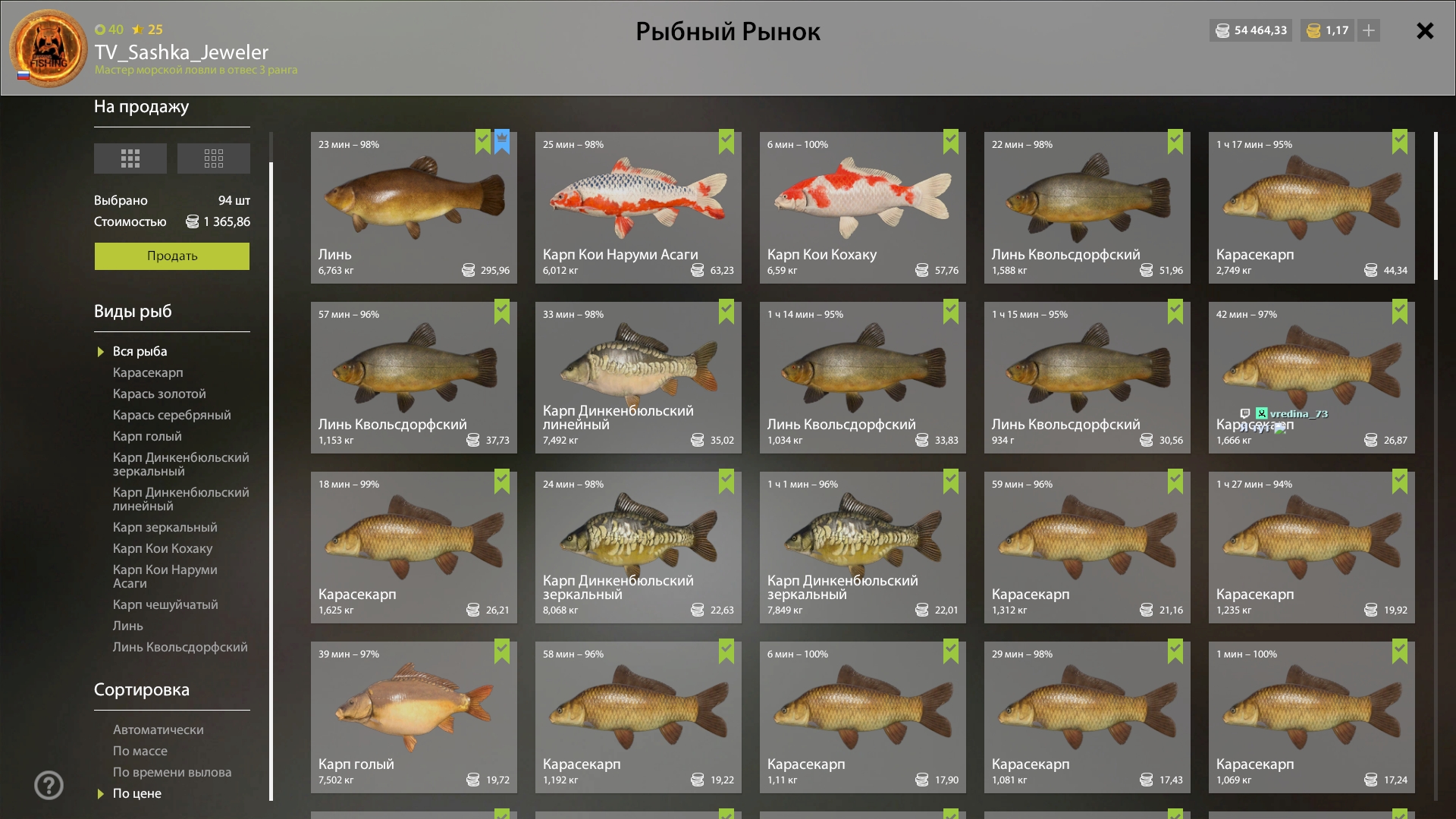This screenshot has height=819, width=1456.
Task: Toggle the Карп голый 7,502 кг card
Action: point(413,717)
